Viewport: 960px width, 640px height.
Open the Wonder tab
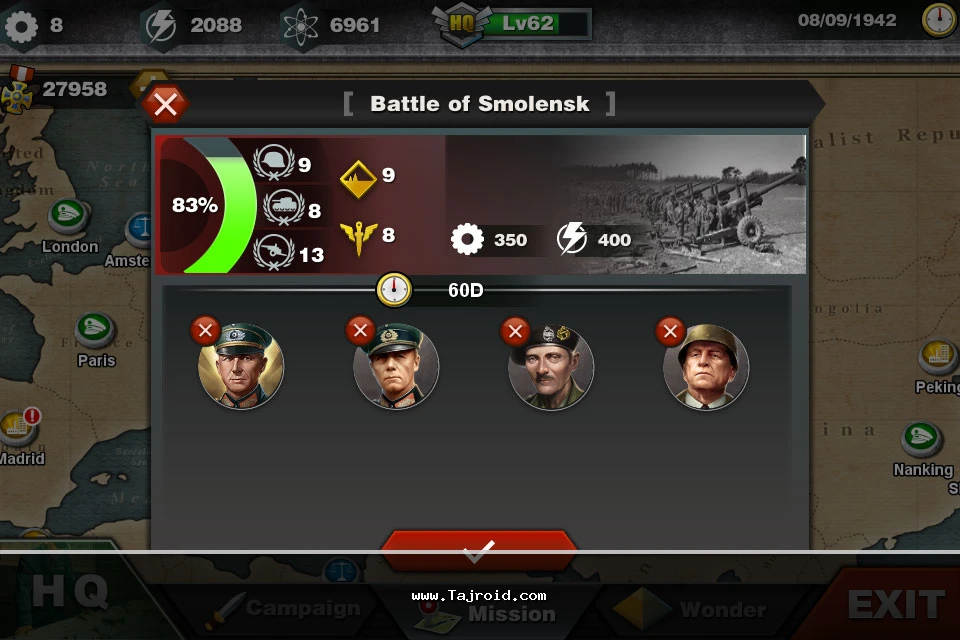[700, 608]
